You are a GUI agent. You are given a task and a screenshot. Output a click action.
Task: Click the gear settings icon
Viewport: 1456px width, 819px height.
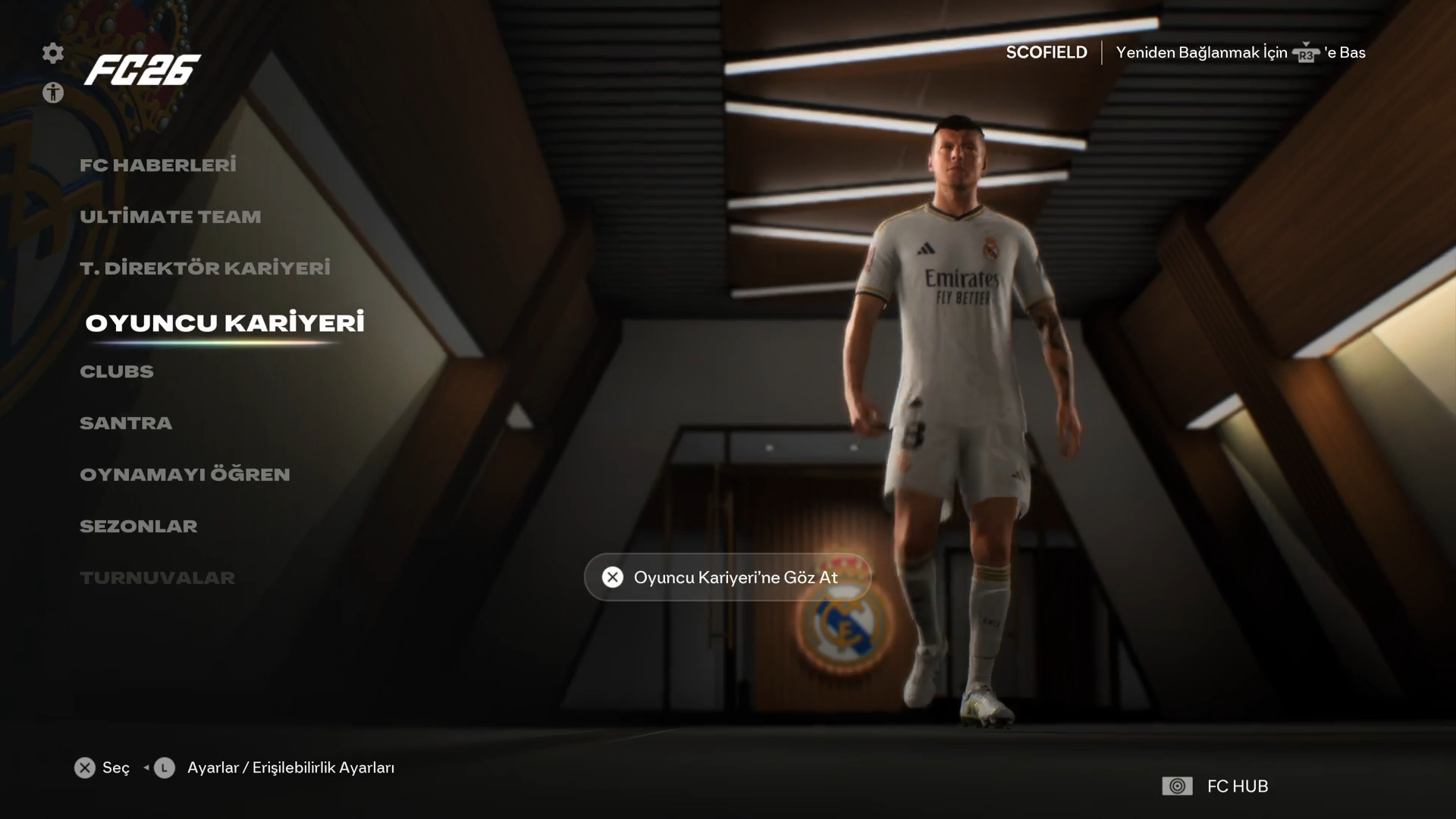pyautogui.click(x=53, y=53)
